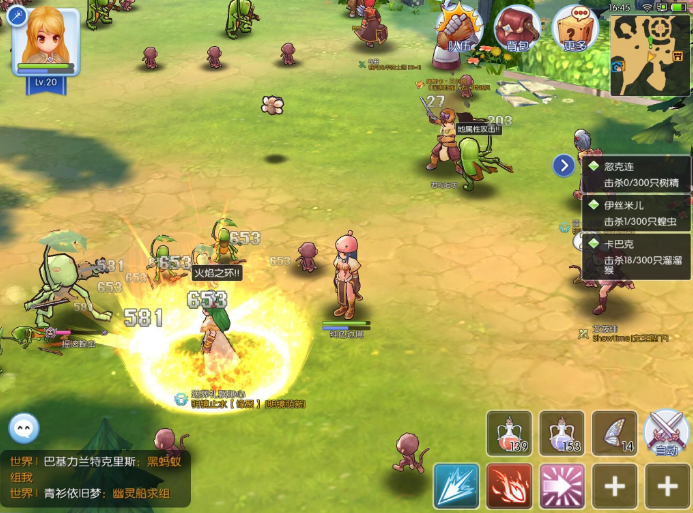Open the 背包 backpack inventory

(x=517, y=29)
